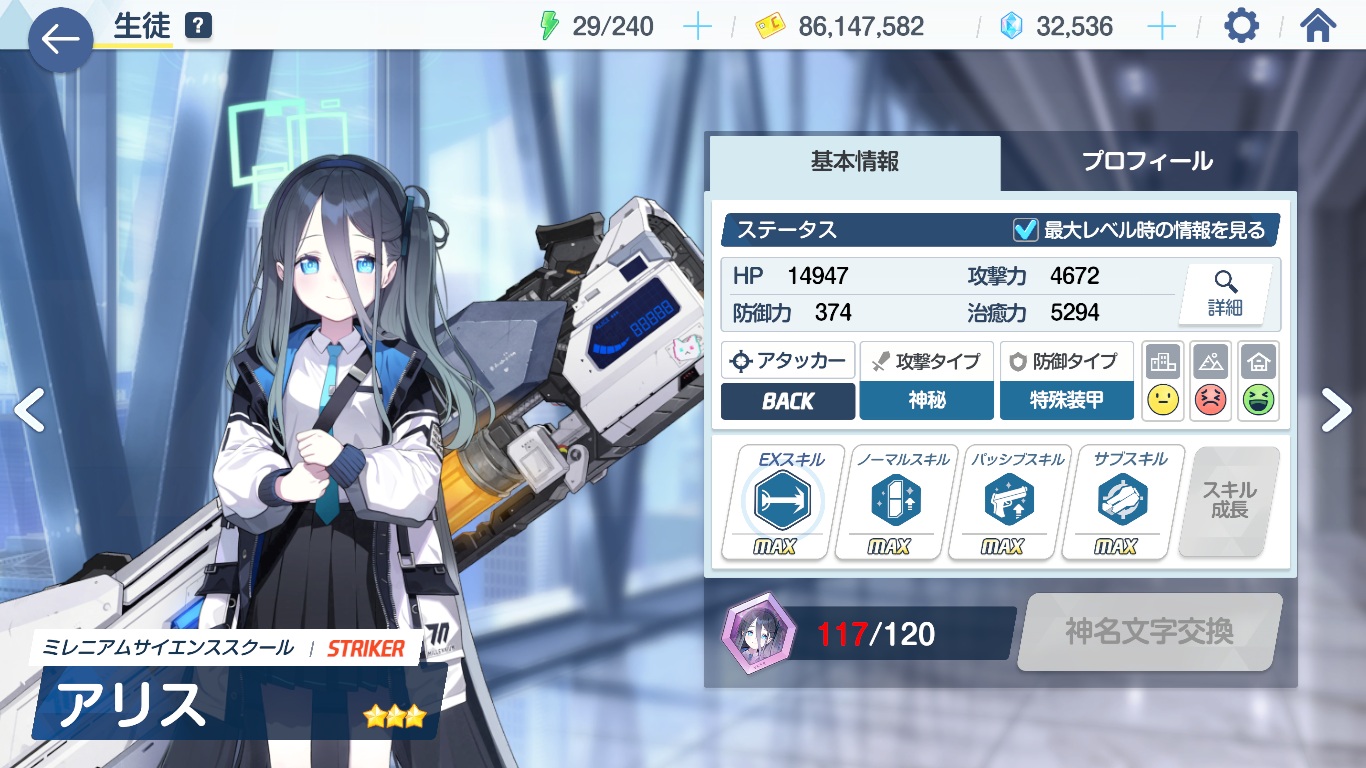
Task: Open the 詳細 stats details
Action: tap(1224, 294)
